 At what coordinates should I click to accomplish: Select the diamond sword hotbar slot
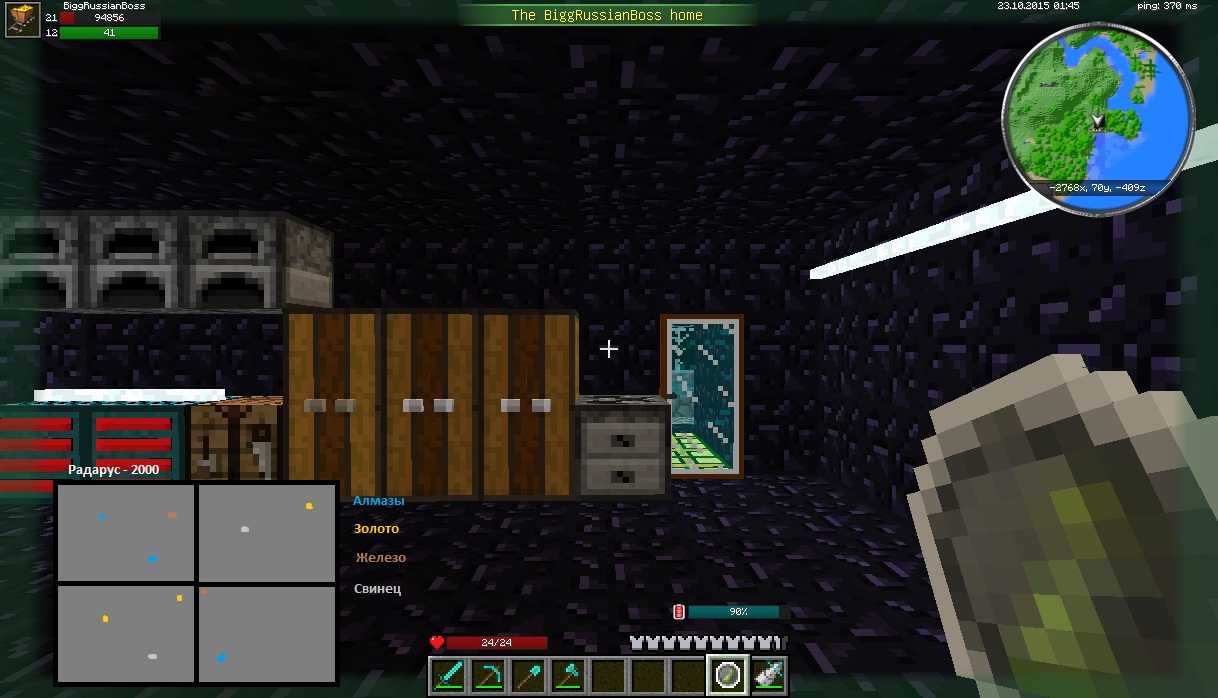coord(448,675)
